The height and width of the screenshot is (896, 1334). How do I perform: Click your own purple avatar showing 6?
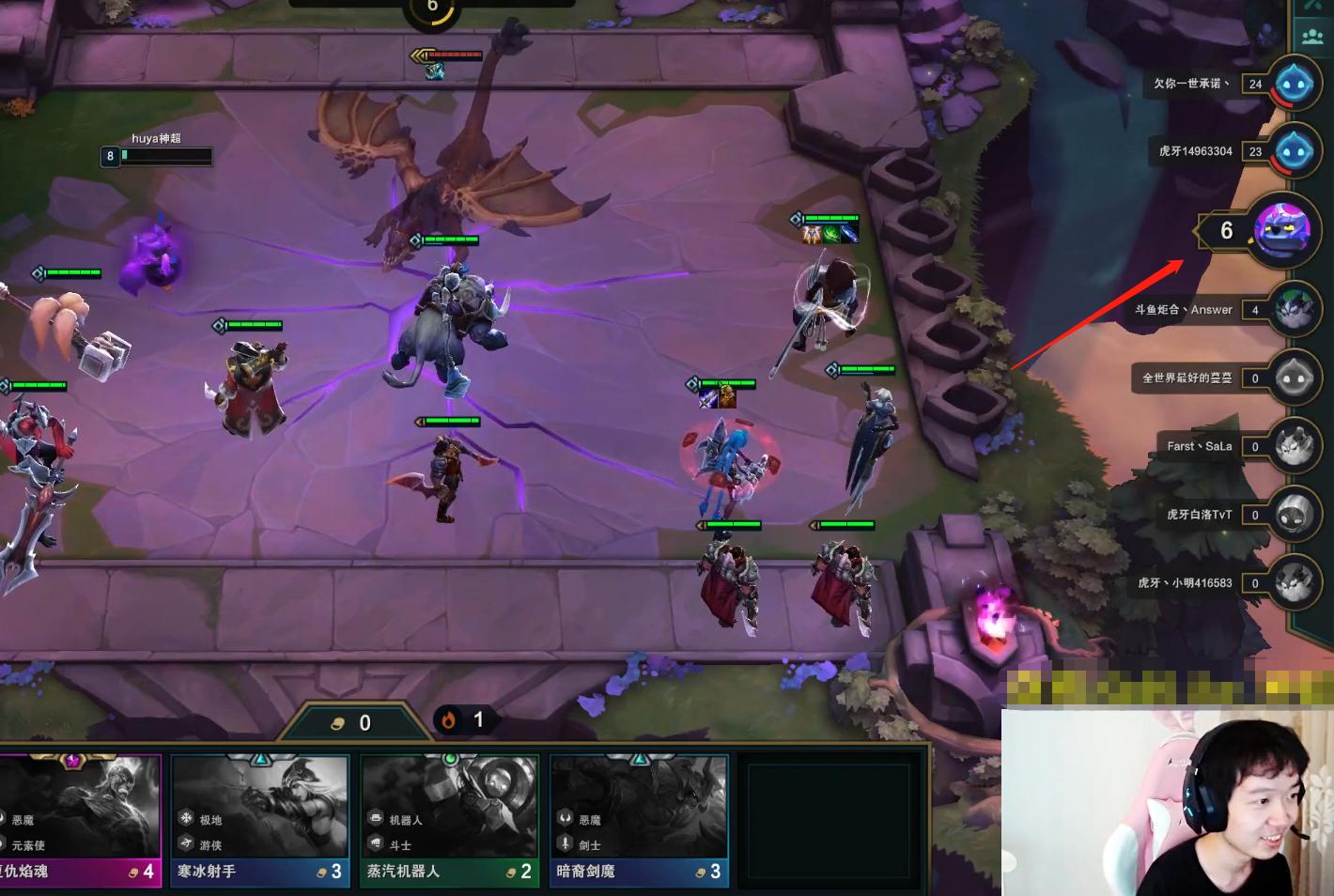1282,230
